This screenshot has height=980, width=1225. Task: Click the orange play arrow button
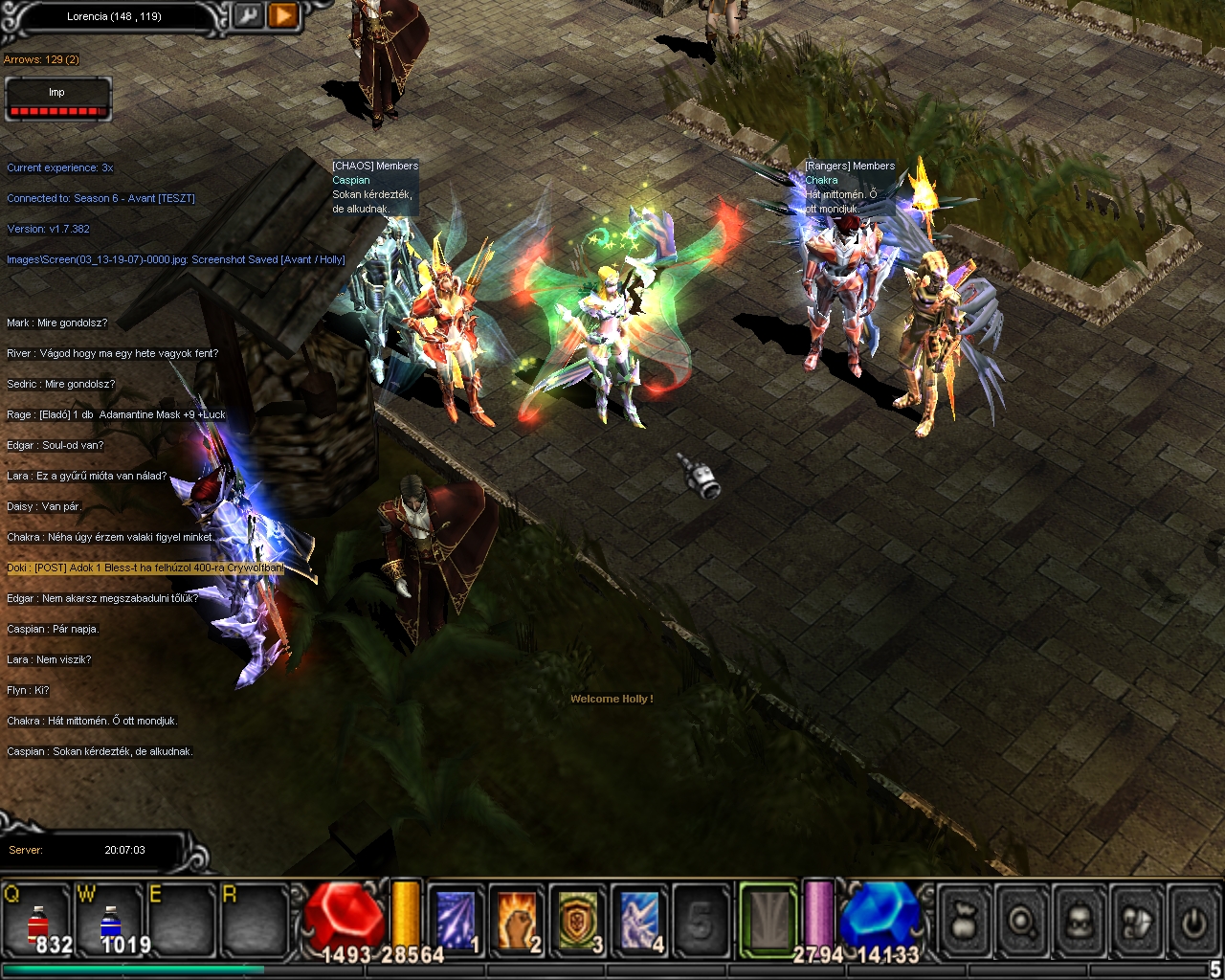pos(282,15)
